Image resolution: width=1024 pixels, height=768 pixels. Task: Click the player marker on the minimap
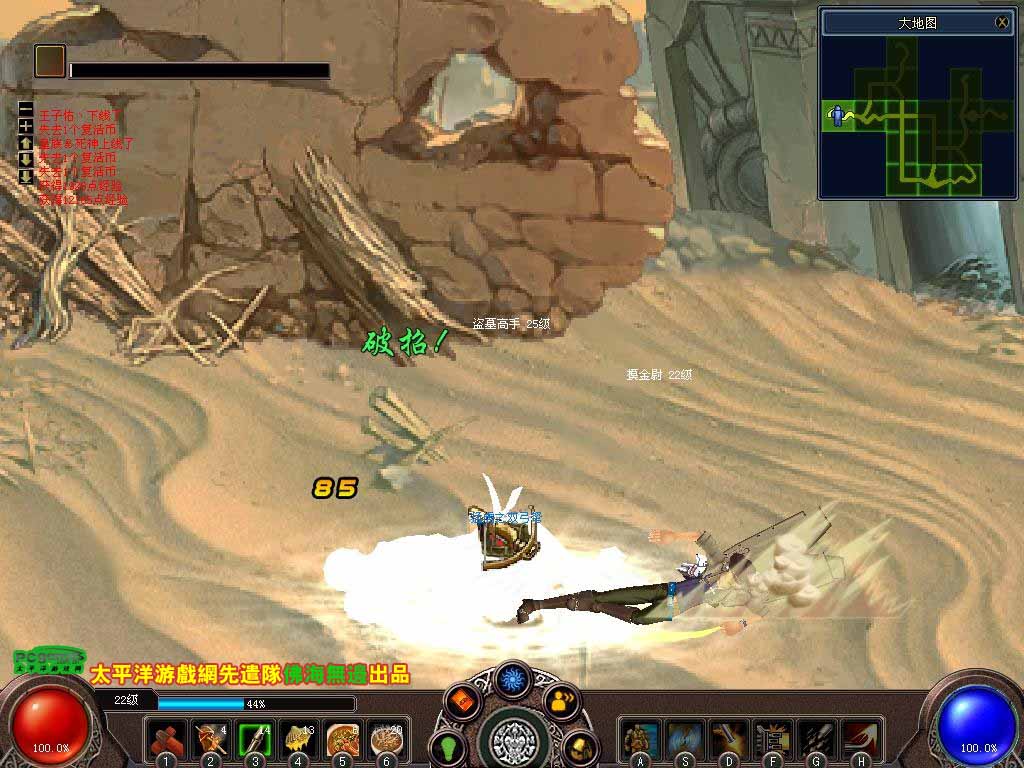[x=836, y=116]
